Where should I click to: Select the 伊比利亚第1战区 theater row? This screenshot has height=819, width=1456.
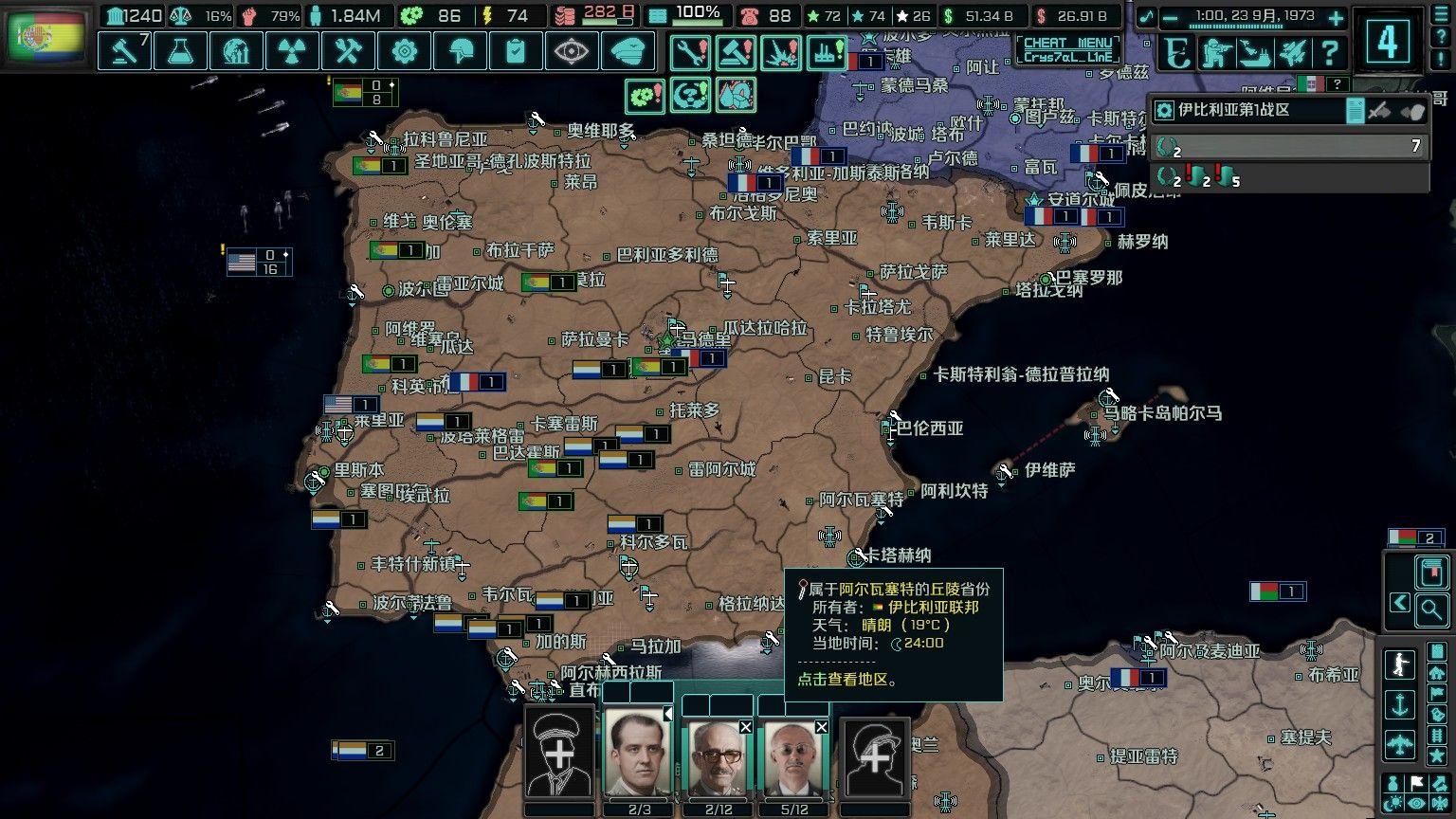point(1251,110)
